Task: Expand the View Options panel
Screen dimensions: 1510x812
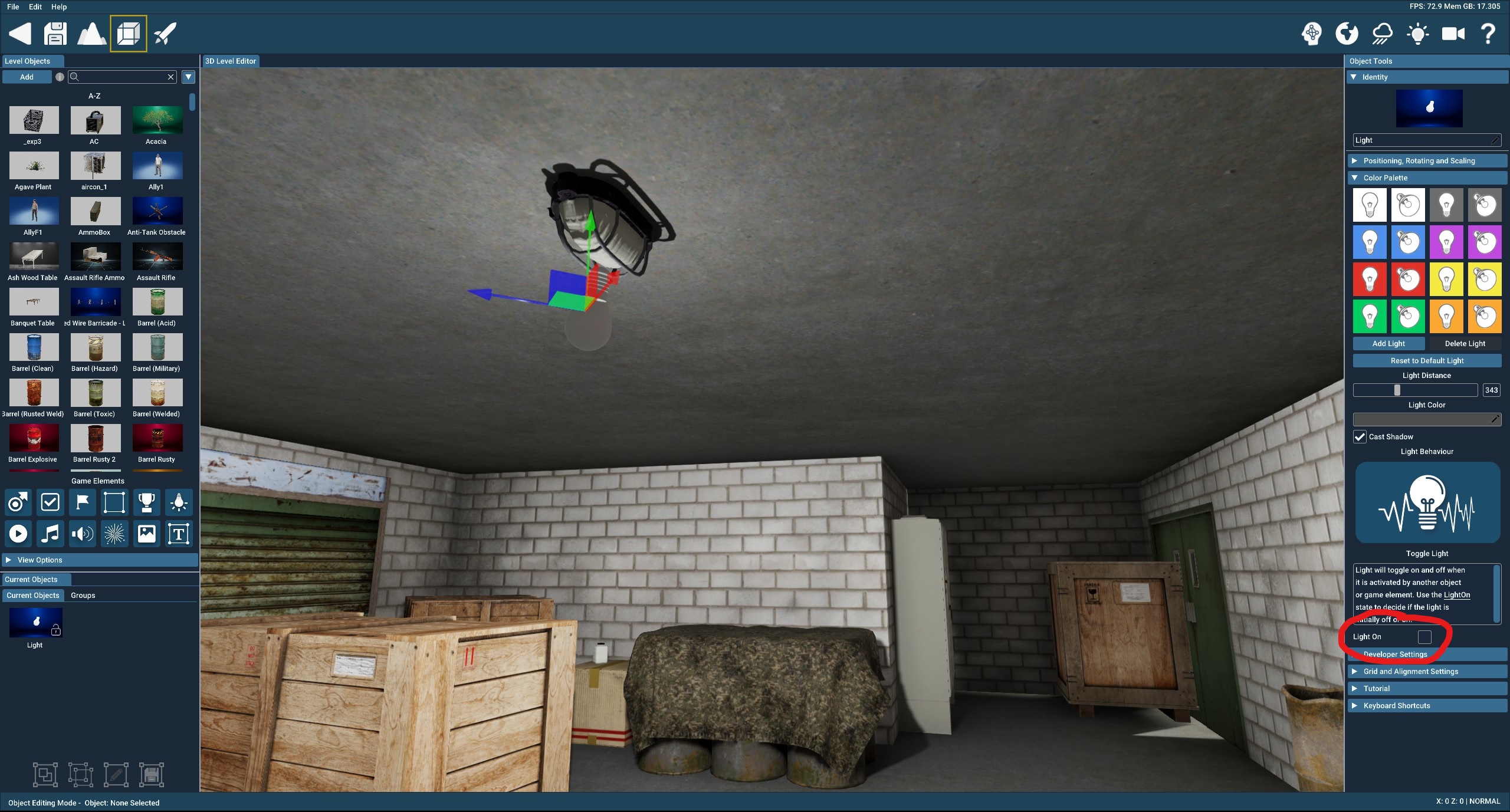Action: tap(100, 560)
